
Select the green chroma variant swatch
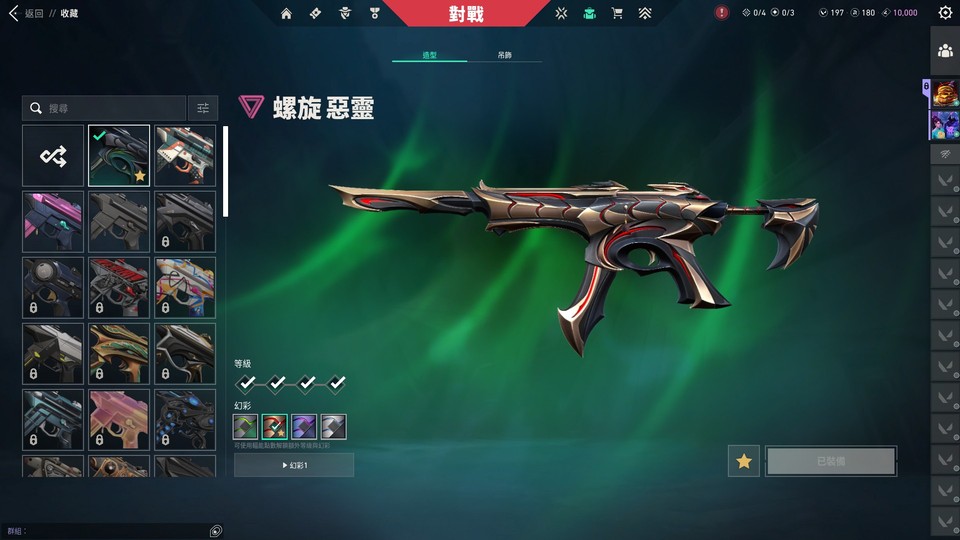pyautogui.click(x=246, y=427)
